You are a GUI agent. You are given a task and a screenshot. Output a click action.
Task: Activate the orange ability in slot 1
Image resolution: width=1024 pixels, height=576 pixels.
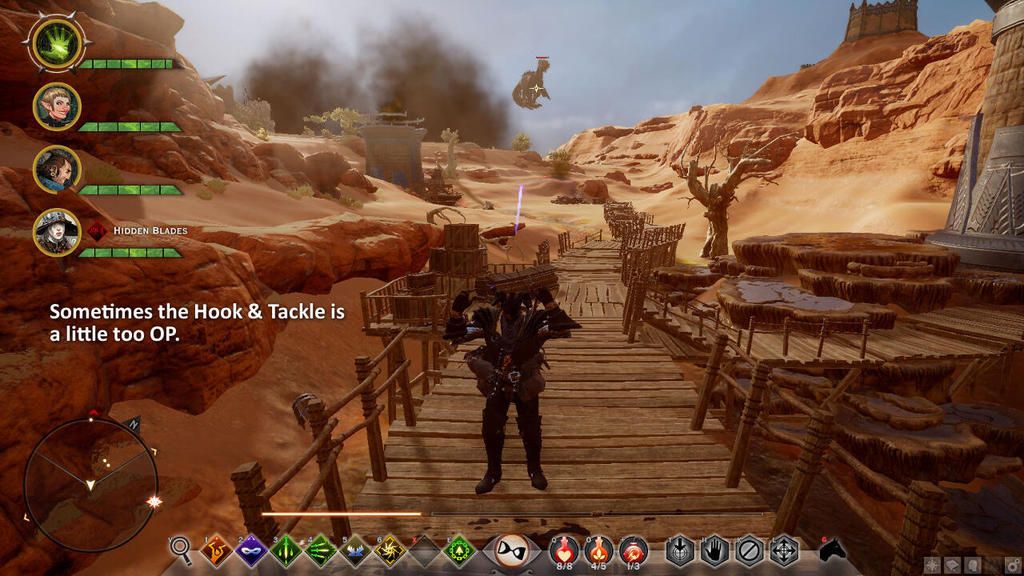point(217,550)
